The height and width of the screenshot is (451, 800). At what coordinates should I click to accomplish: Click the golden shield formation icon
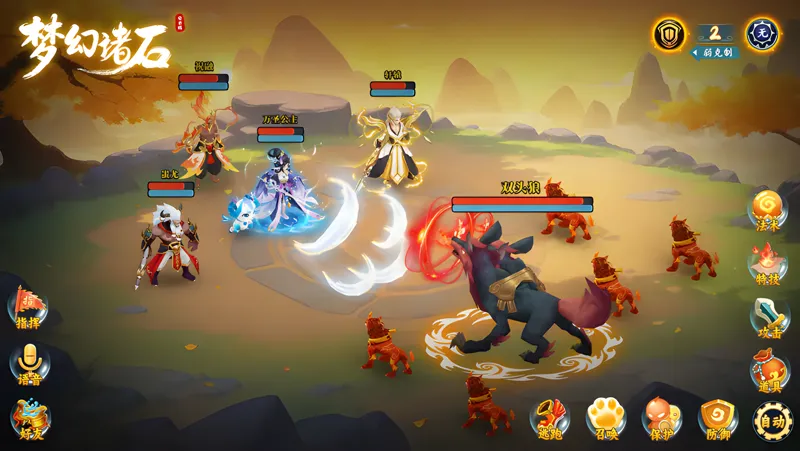(x=669, y=35)
